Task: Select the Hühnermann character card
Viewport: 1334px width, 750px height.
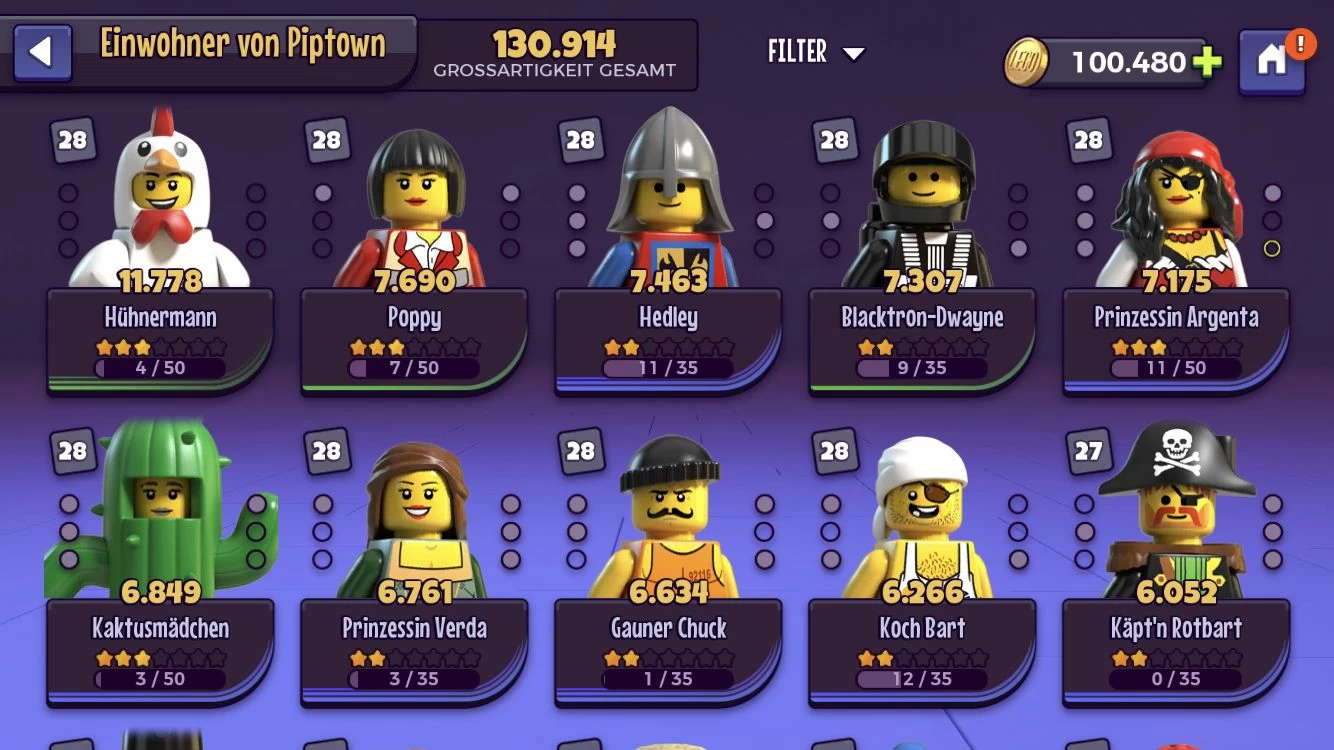Action: click(160, 330)
